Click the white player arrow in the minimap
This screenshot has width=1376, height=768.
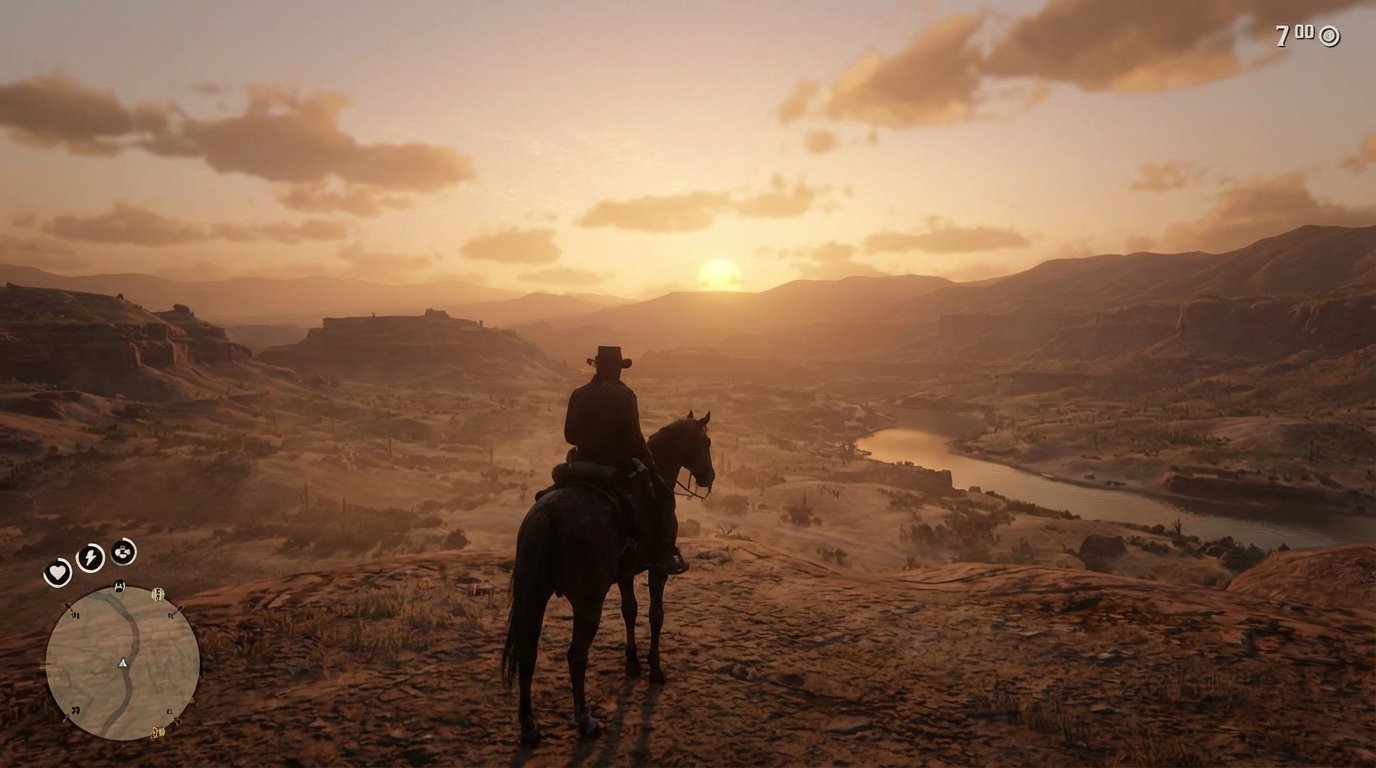pos(122,663)
